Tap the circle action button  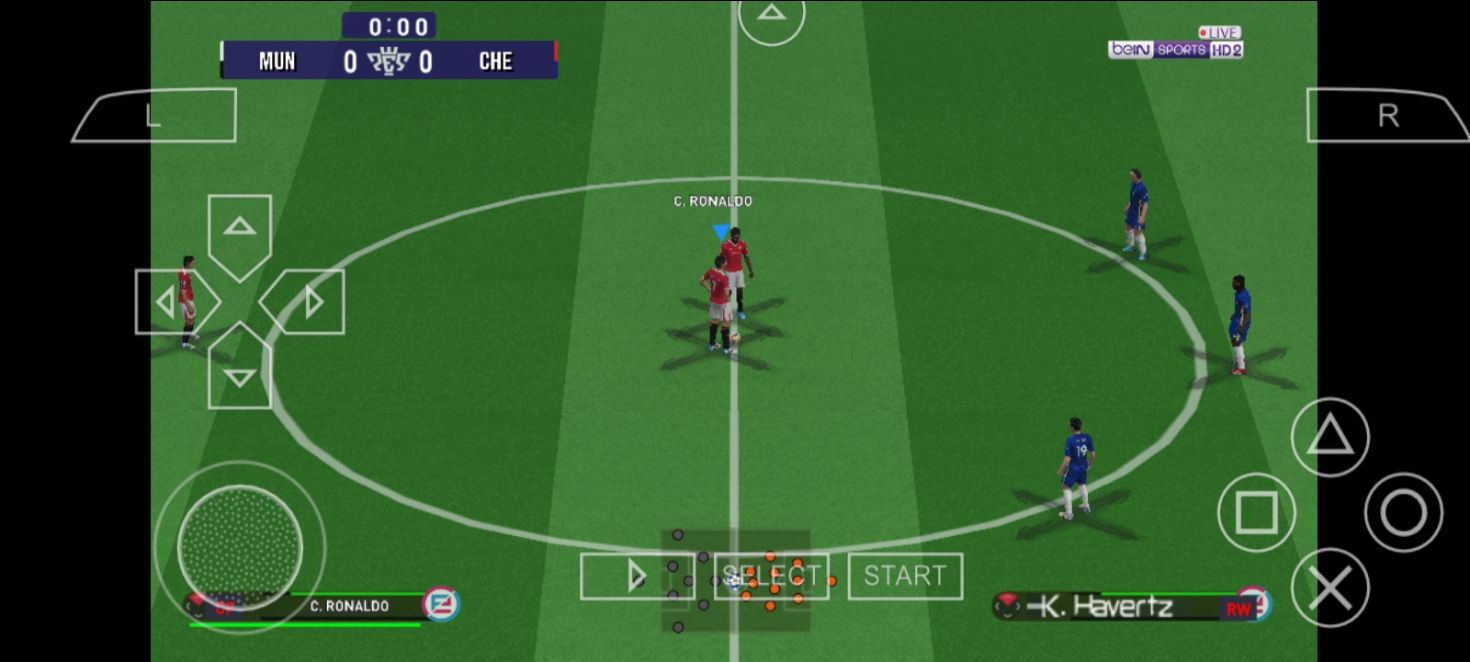pyautogui.click(x=1403, y=513)
